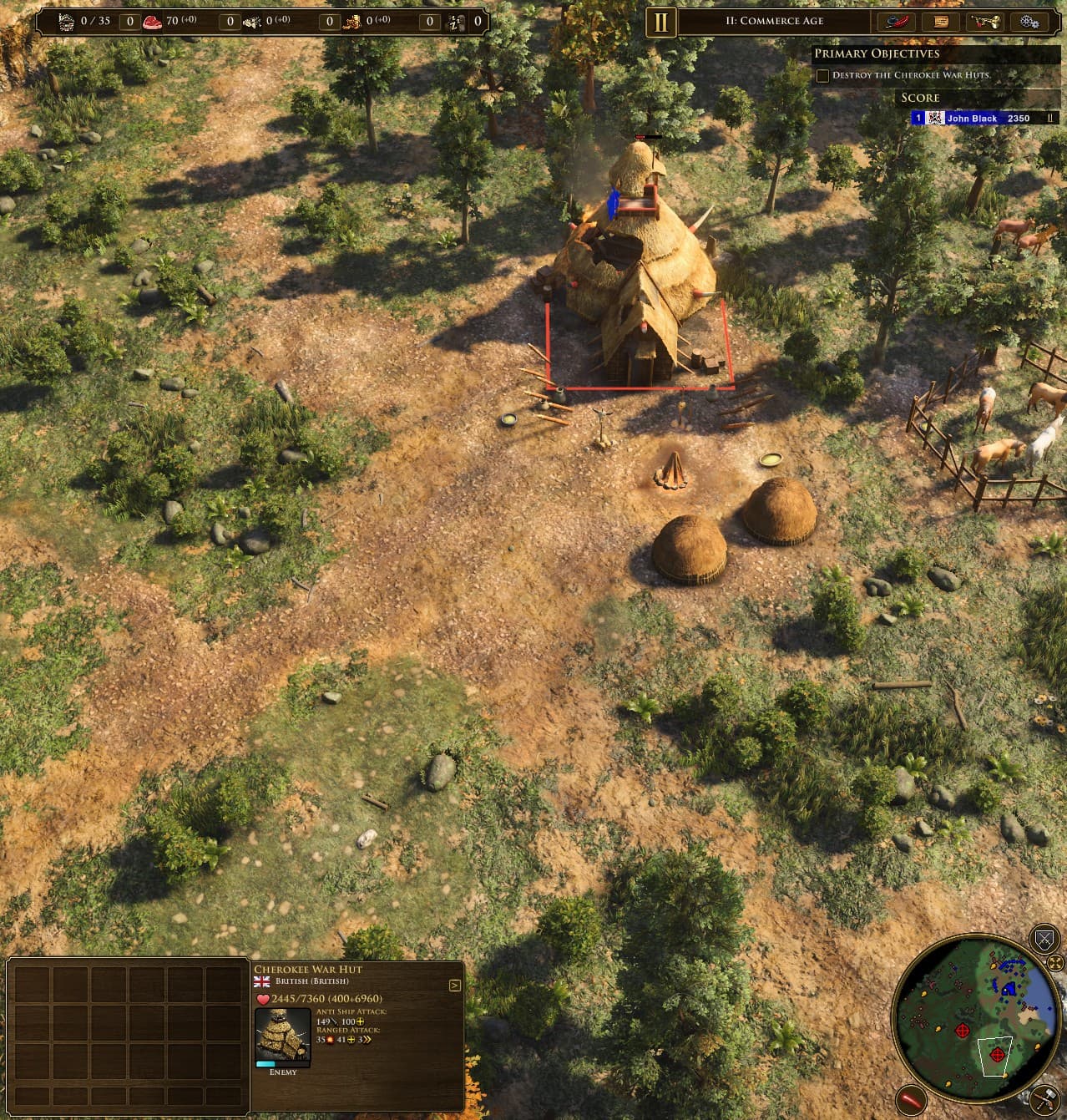The width and height of the screenshot is (1067, 1120).
Task: Click the musket and hammer button
Action: 1045,1097
